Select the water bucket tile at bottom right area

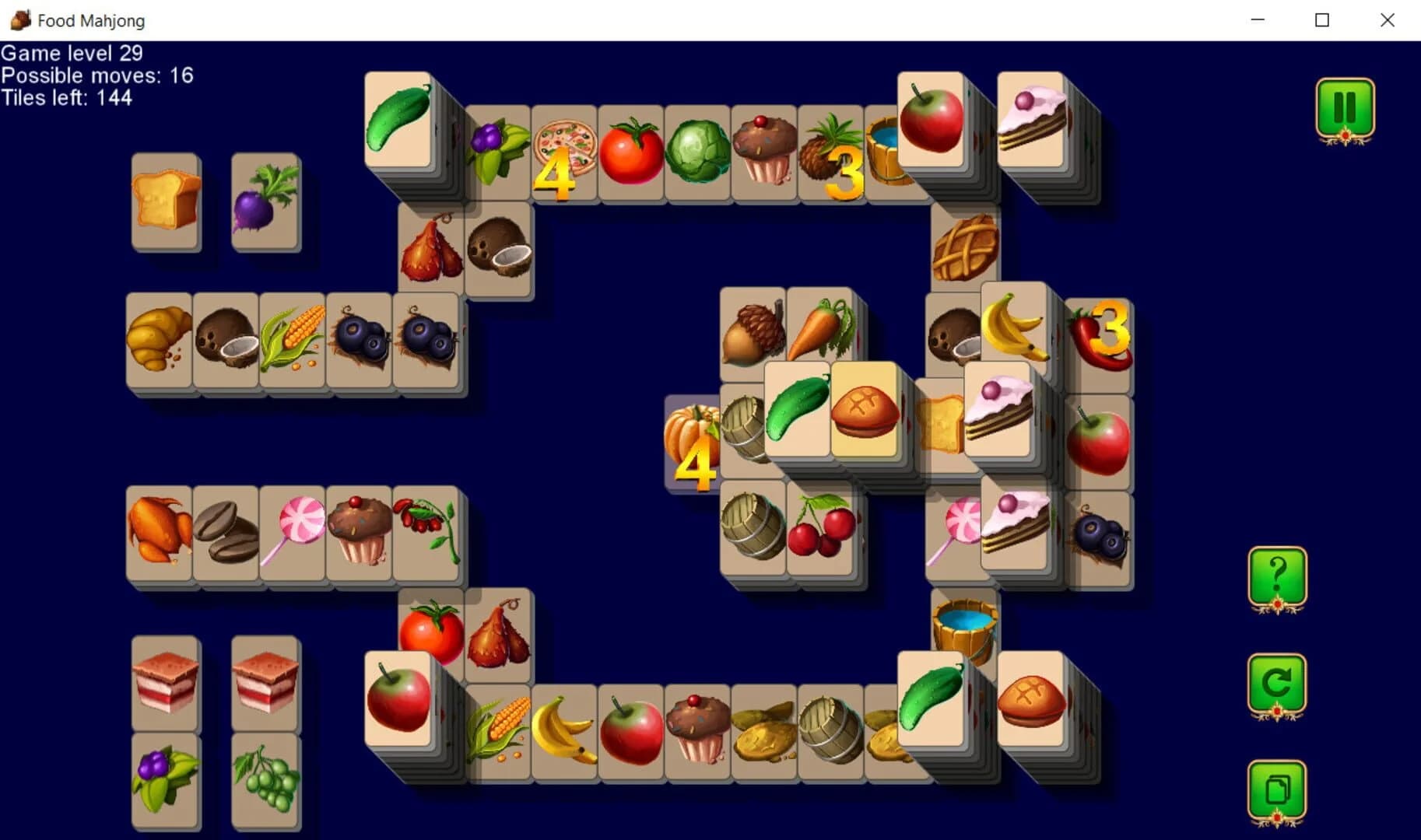[963, 622]
